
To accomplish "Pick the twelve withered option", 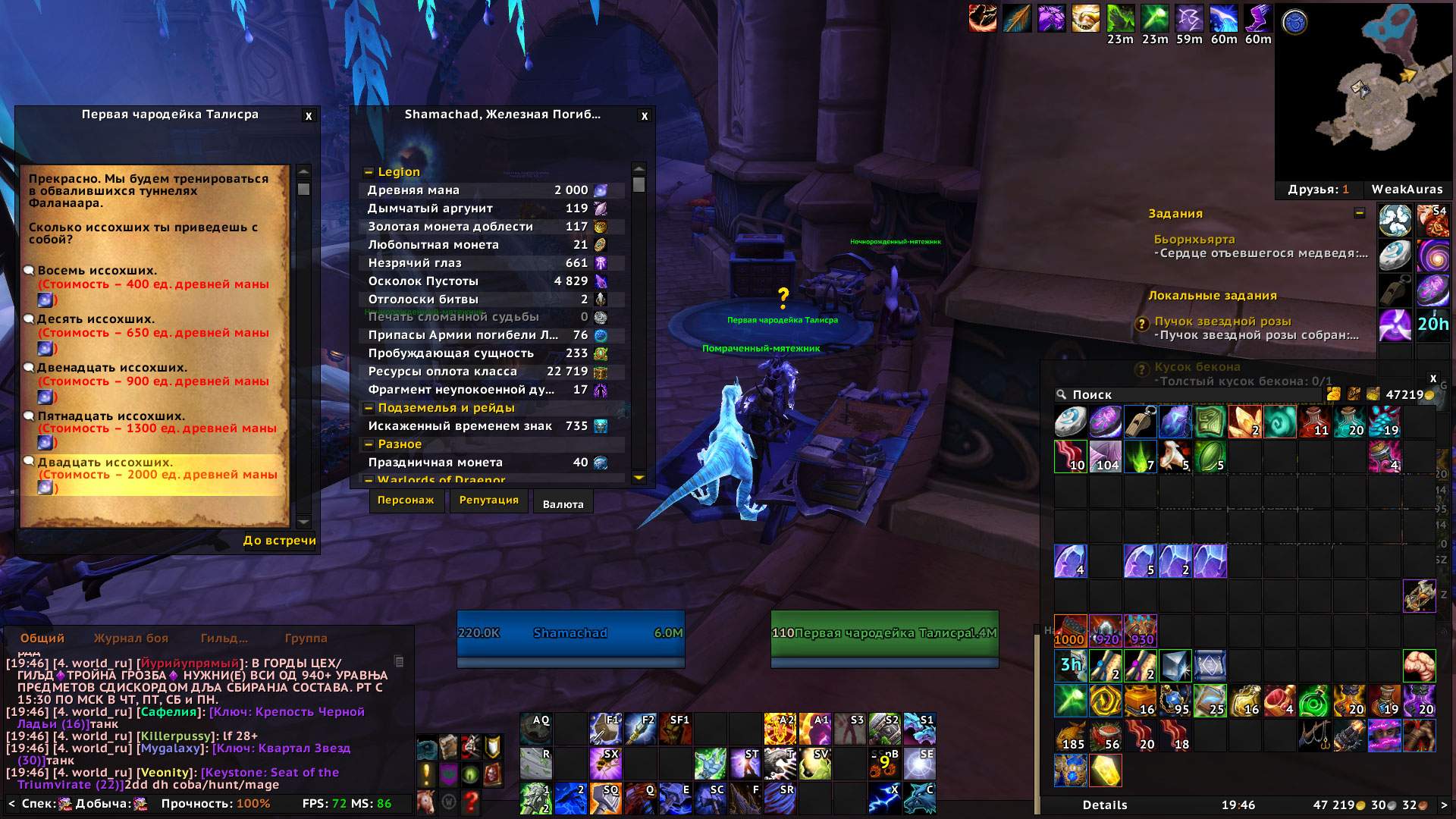I will [111, 368].
